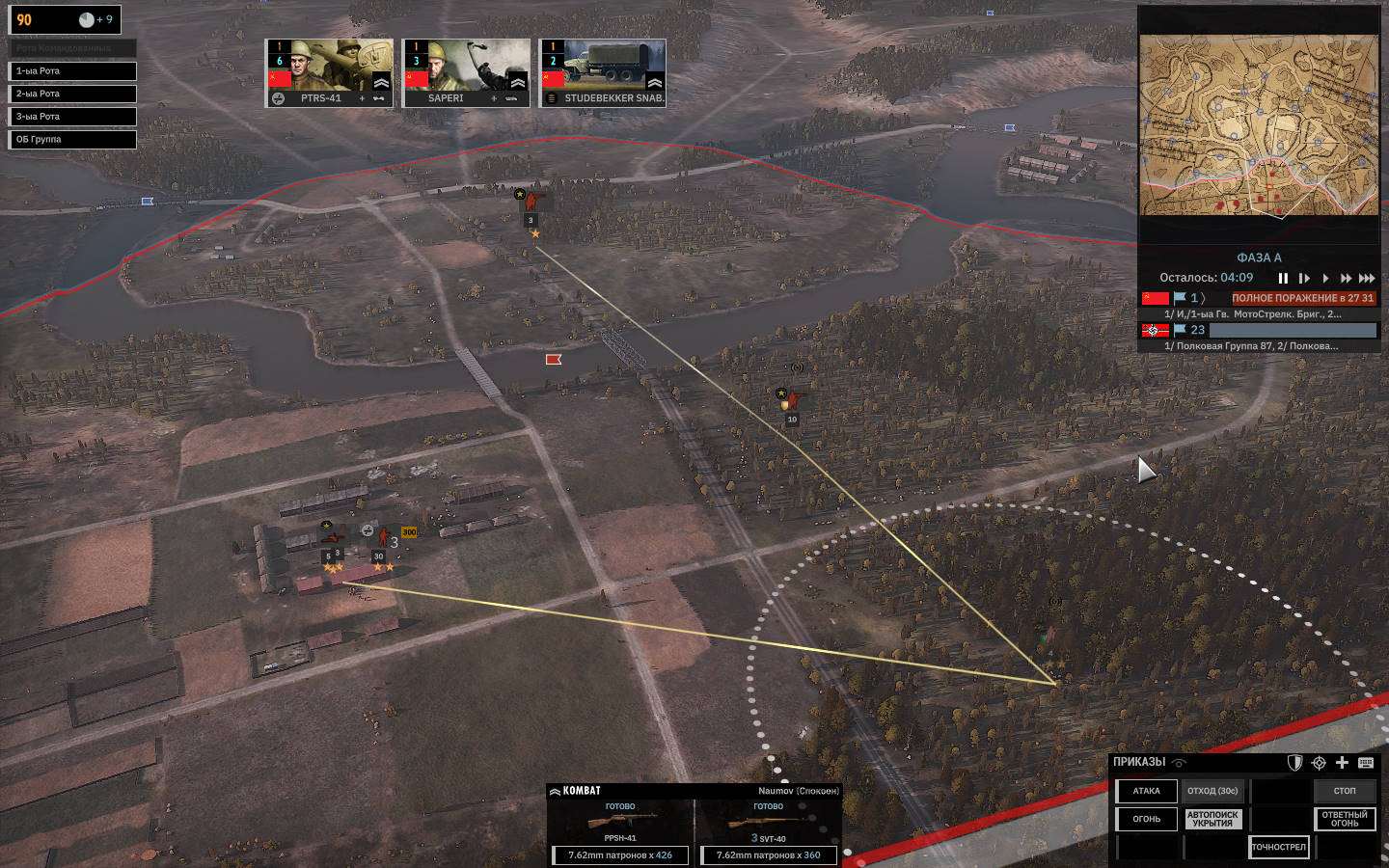
Task: Select the 1-ыа Рота company tab
Action: (72, 71)
